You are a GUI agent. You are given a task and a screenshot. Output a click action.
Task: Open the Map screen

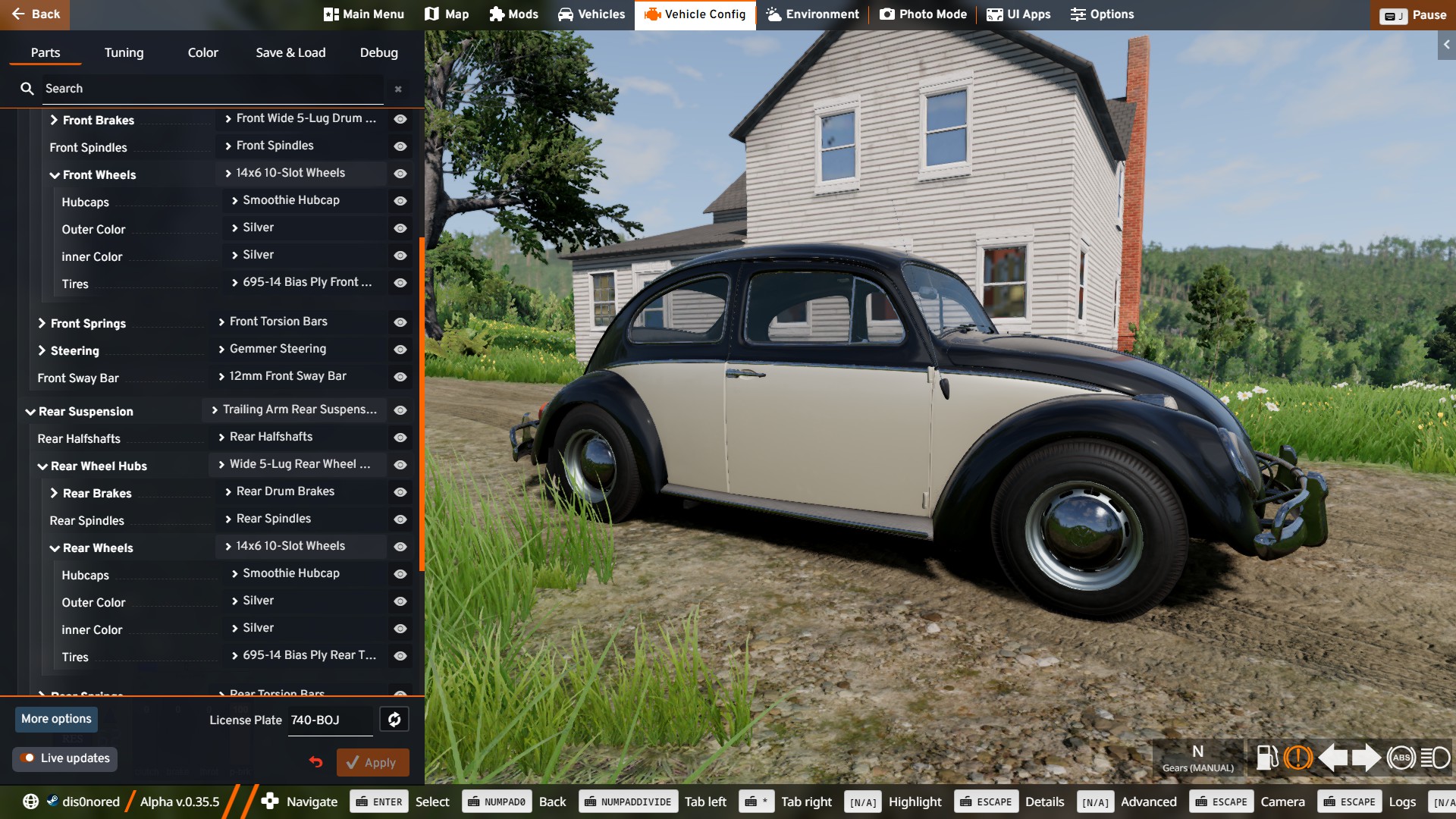pos(447,14)
